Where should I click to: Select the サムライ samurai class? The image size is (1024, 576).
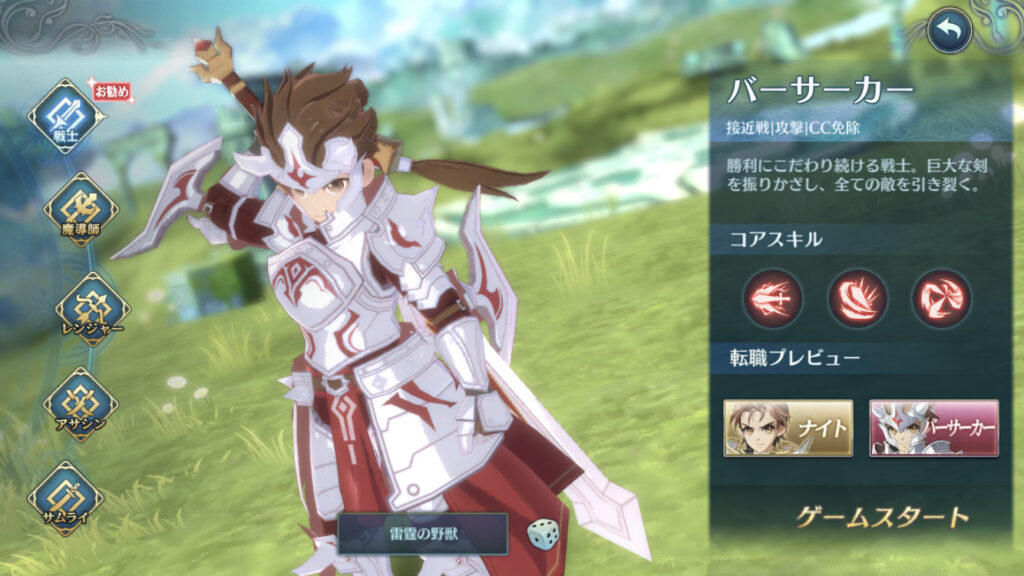(x=66, y=497)
